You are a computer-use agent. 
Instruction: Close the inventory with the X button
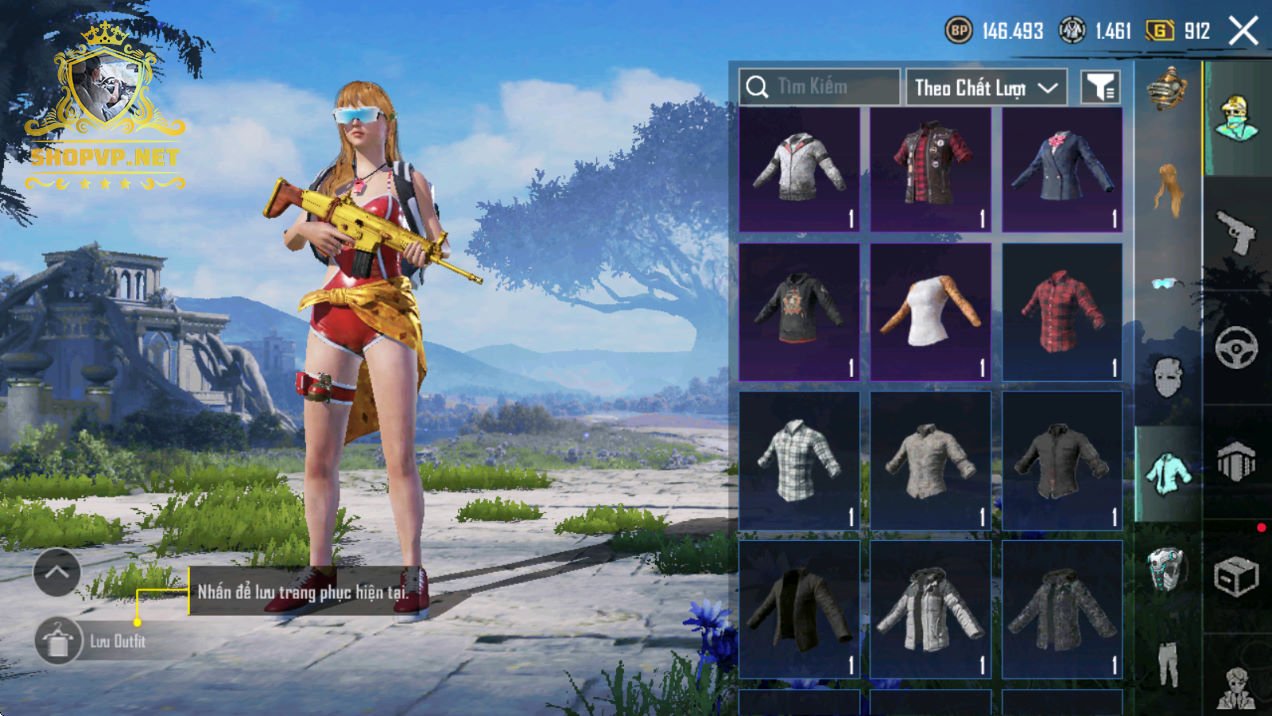coord(1243,31)
